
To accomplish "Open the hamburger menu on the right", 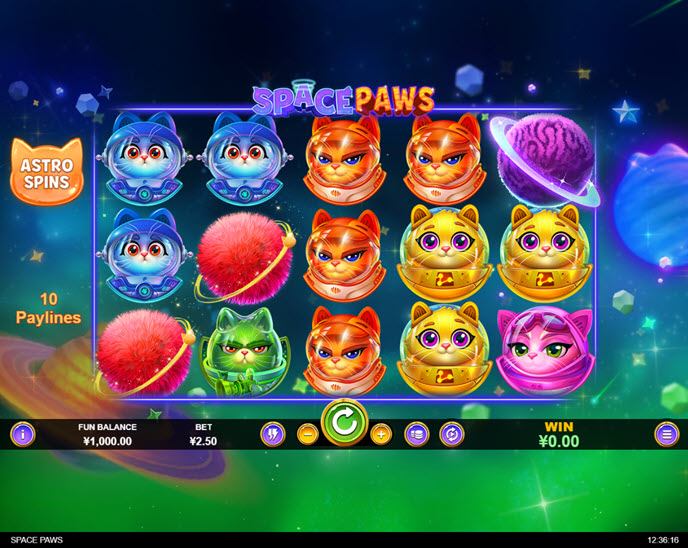I will pyautogui.click(x=666, y=434).
